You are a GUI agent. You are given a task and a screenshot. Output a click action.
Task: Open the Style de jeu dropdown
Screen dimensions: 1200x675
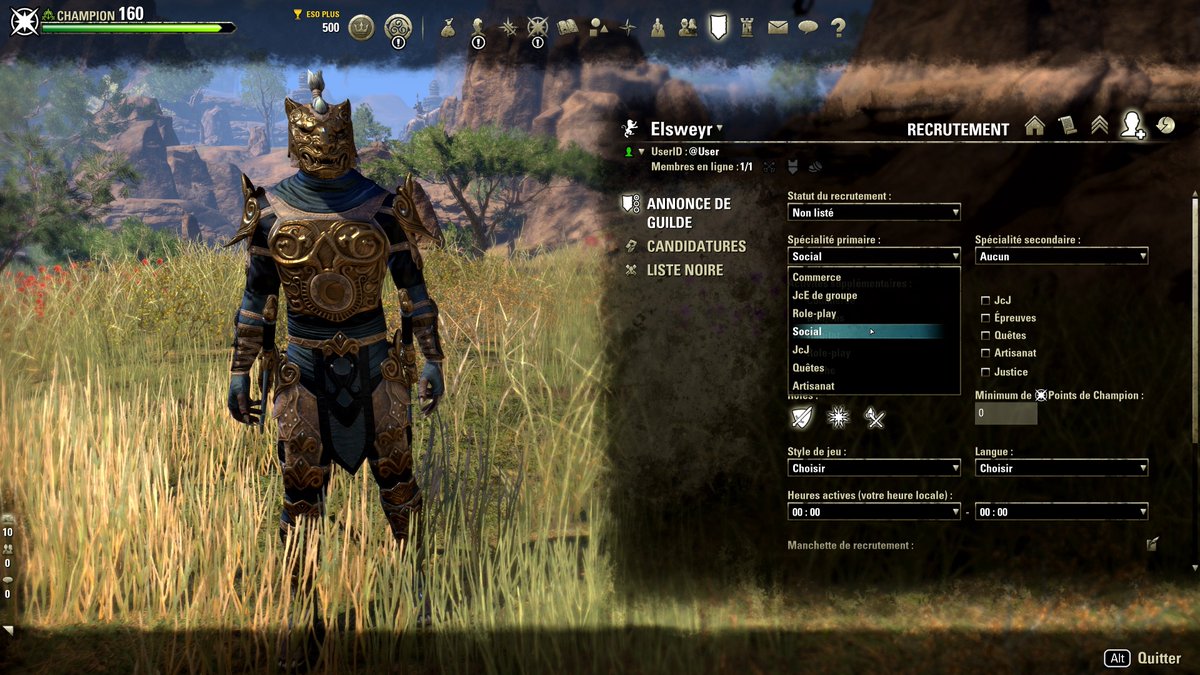[x=873, y=468]
